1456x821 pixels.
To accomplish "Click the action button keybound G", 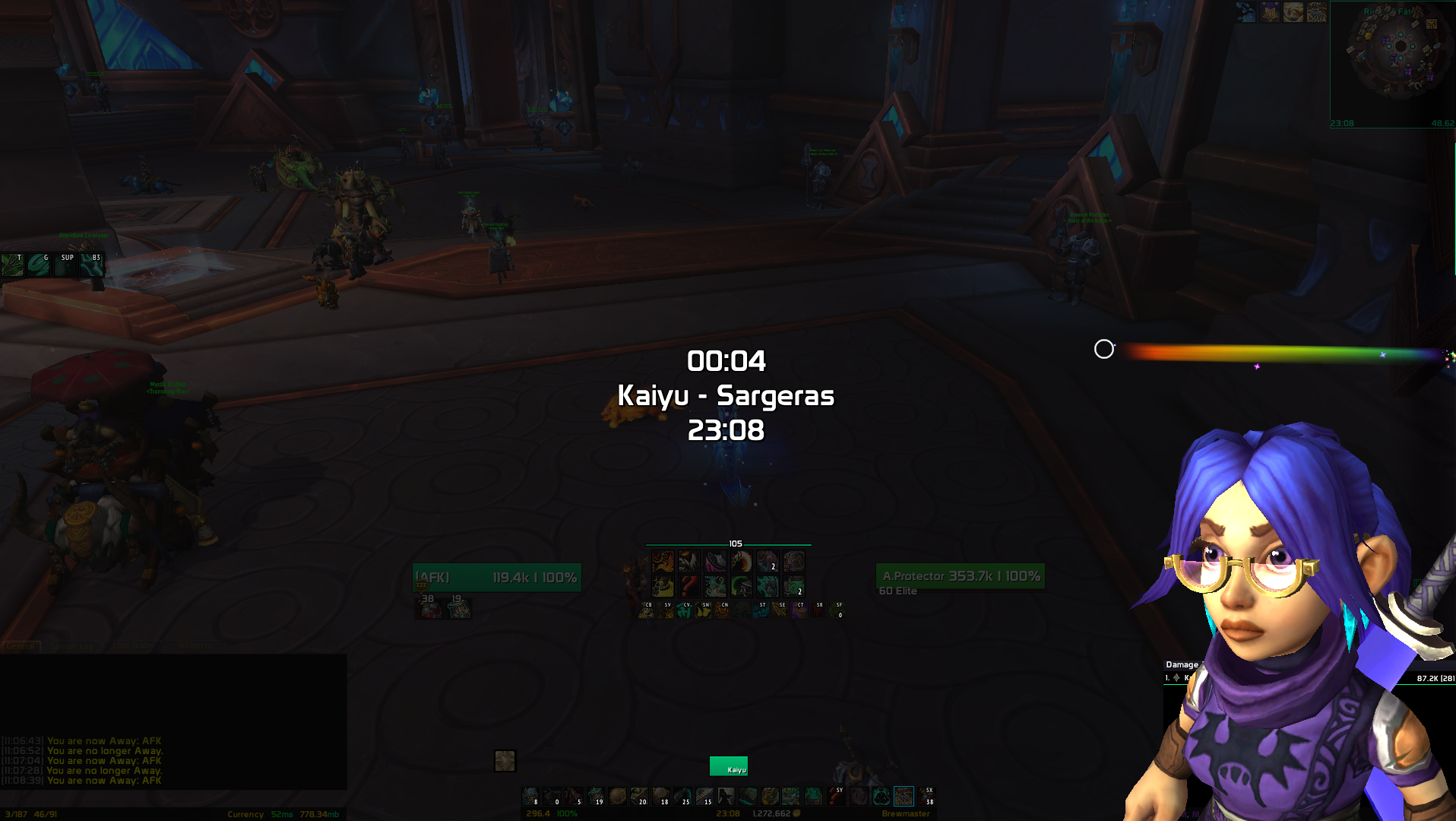I will tap(40, 265).
